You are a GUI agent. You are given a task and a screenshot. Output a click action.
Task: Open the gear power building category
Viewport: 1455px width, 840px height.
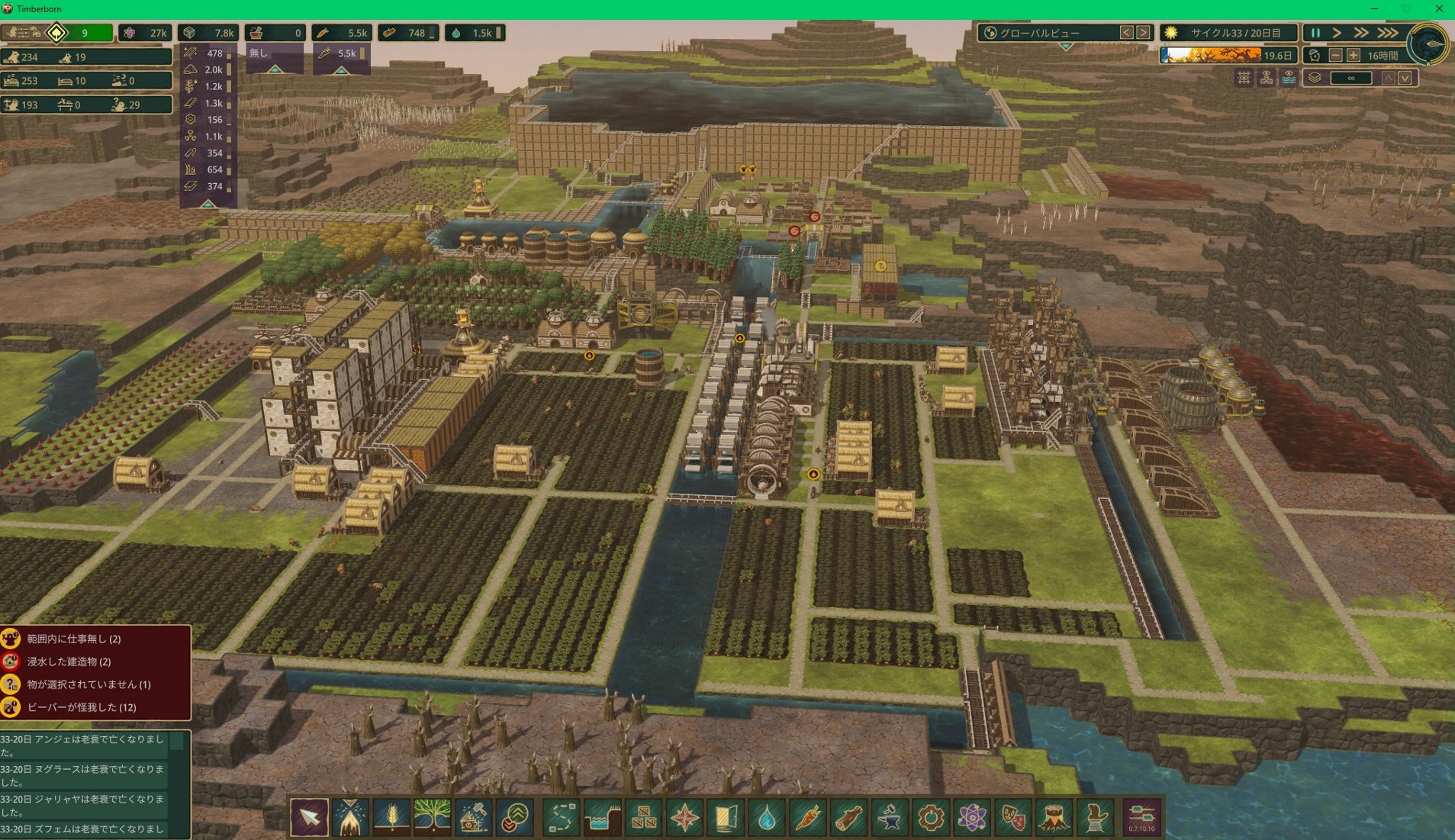931,818
